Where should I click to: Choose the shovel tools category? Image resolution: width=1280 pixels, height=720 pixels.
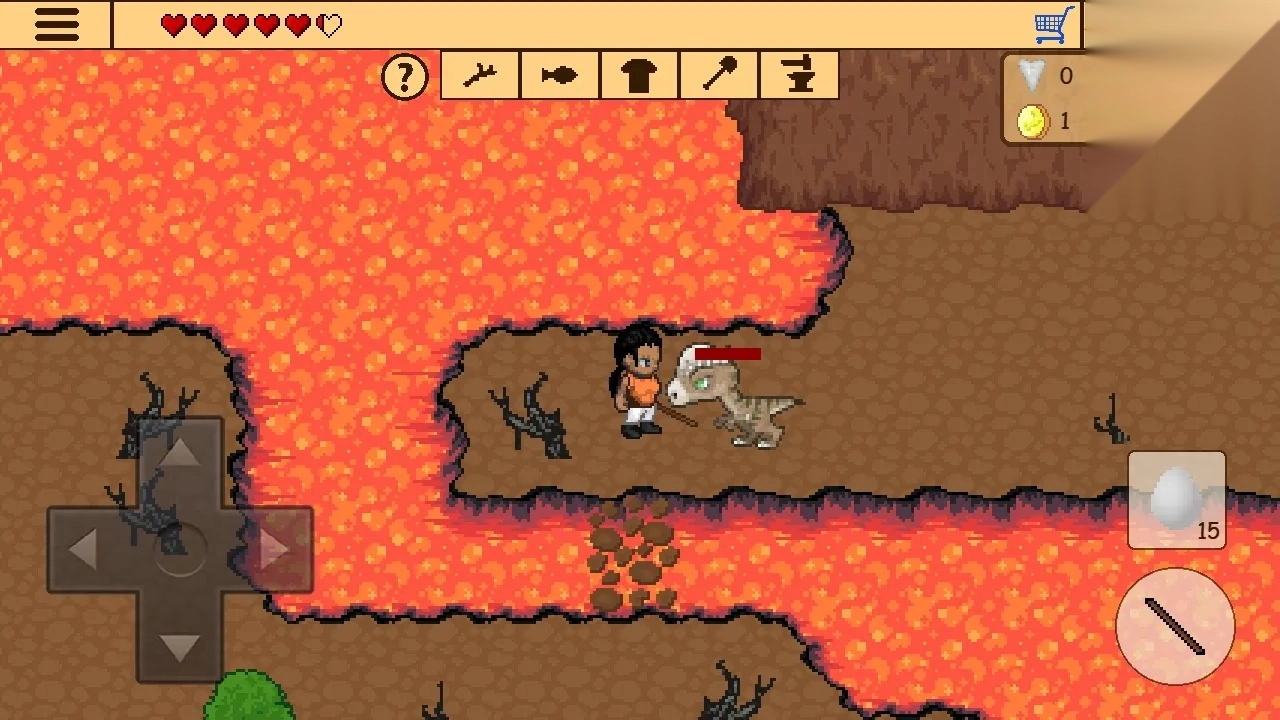point(720,76)
